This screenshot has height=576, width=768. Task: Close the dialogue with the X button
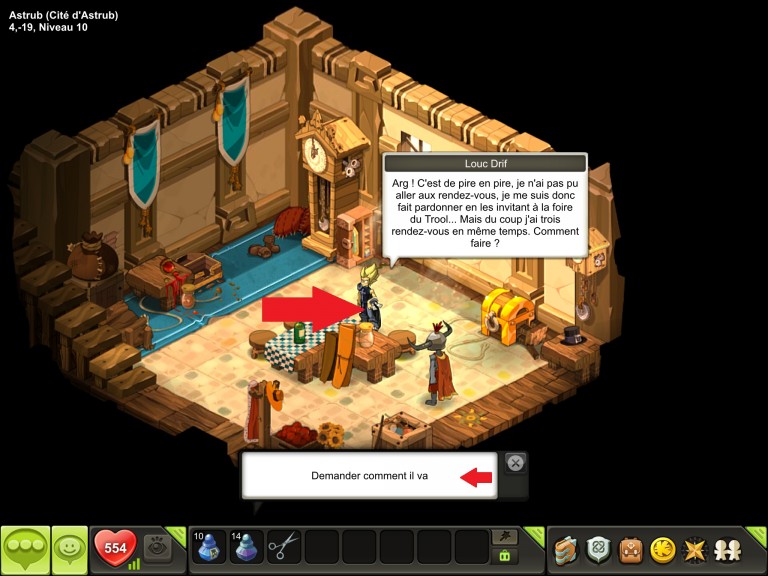(x=514, y=463)
